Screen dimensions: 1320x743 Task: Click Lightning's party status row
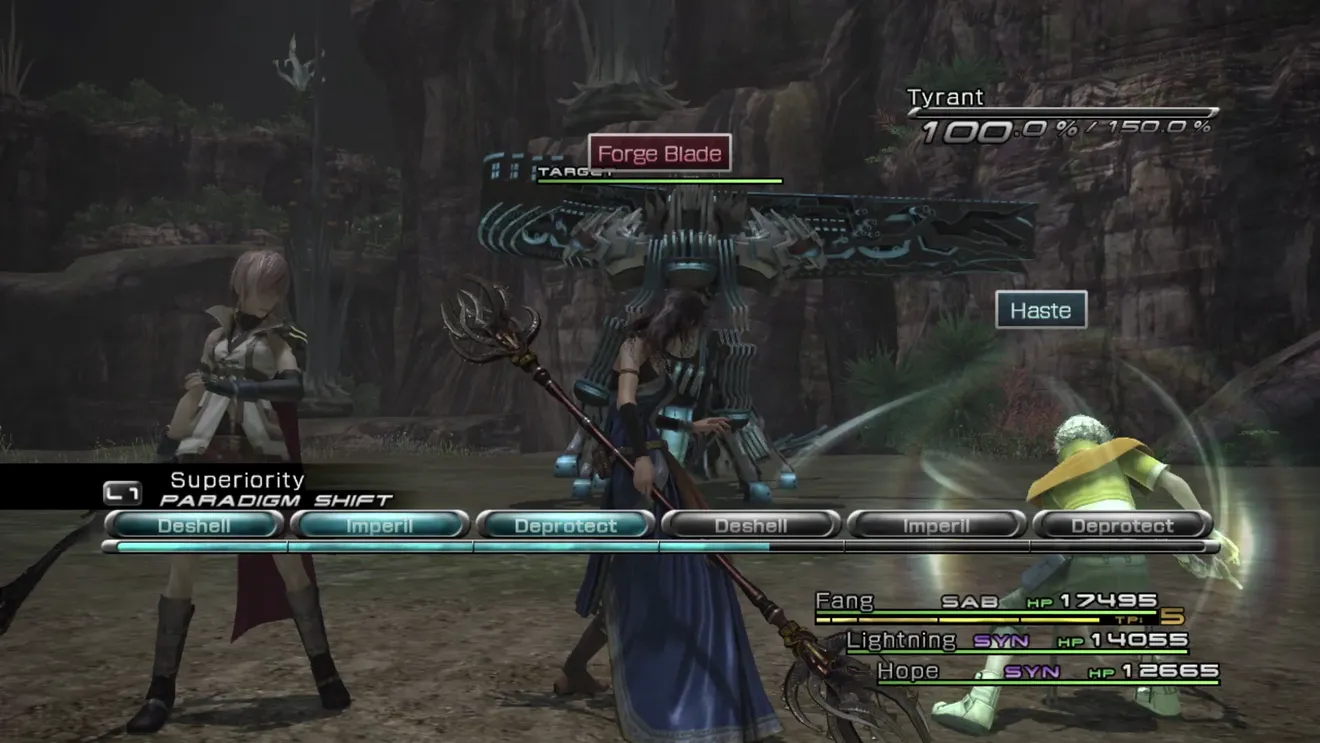click(x=1017, y=641)
